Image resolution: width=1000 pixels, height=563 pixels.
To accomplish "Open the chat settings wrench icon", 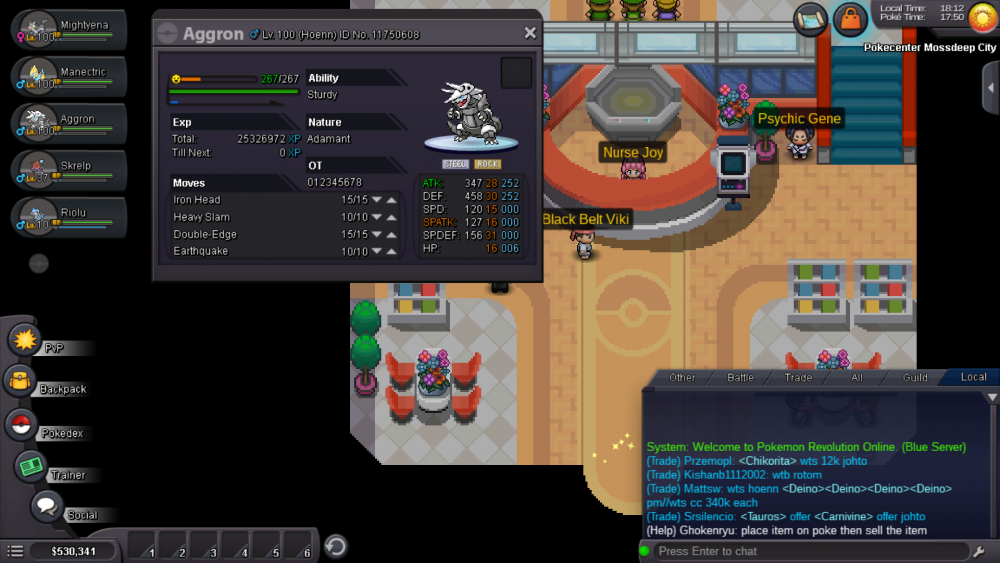I will (979, 551).
